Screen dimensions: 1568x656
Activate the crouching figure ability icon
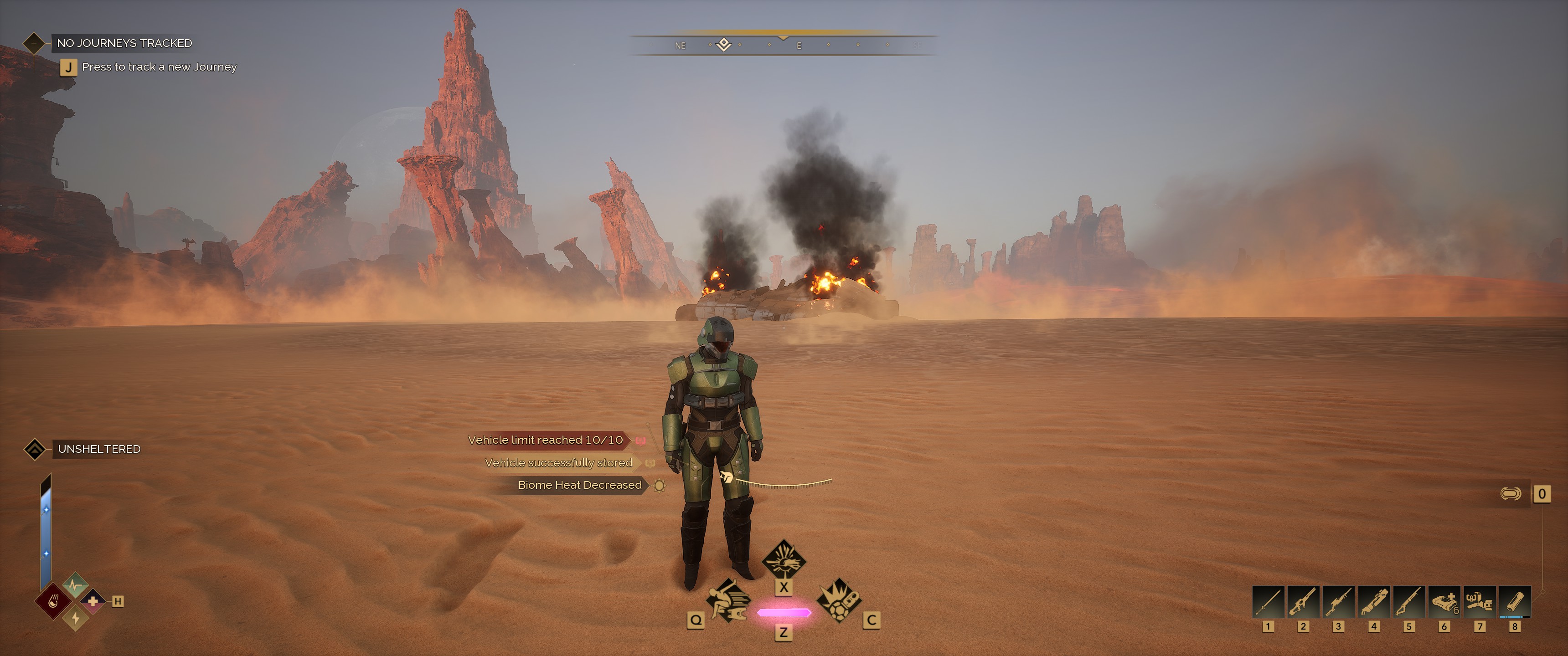(x=727, y=600)
